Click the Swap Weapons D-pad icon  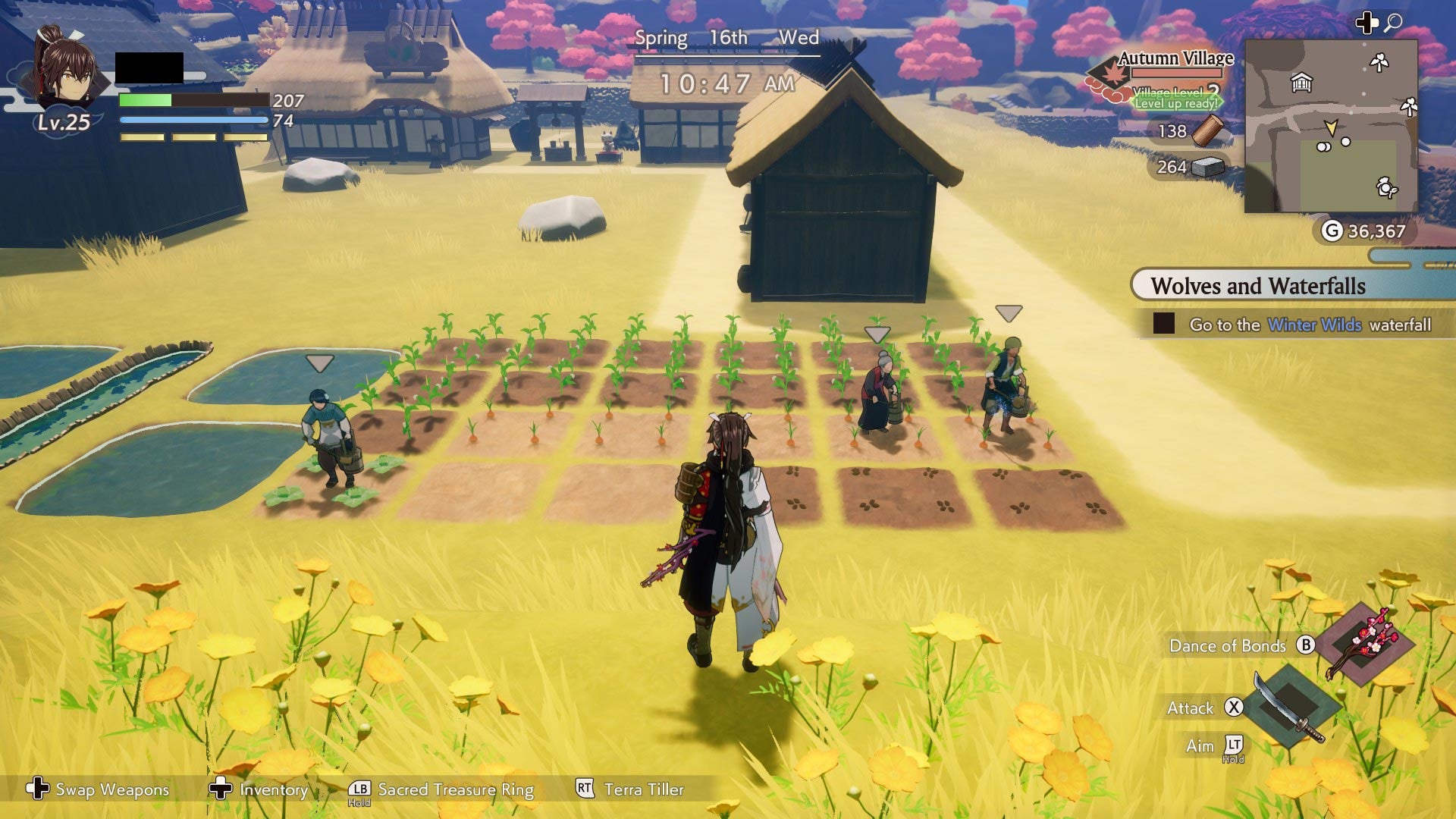tap(38, 790)
